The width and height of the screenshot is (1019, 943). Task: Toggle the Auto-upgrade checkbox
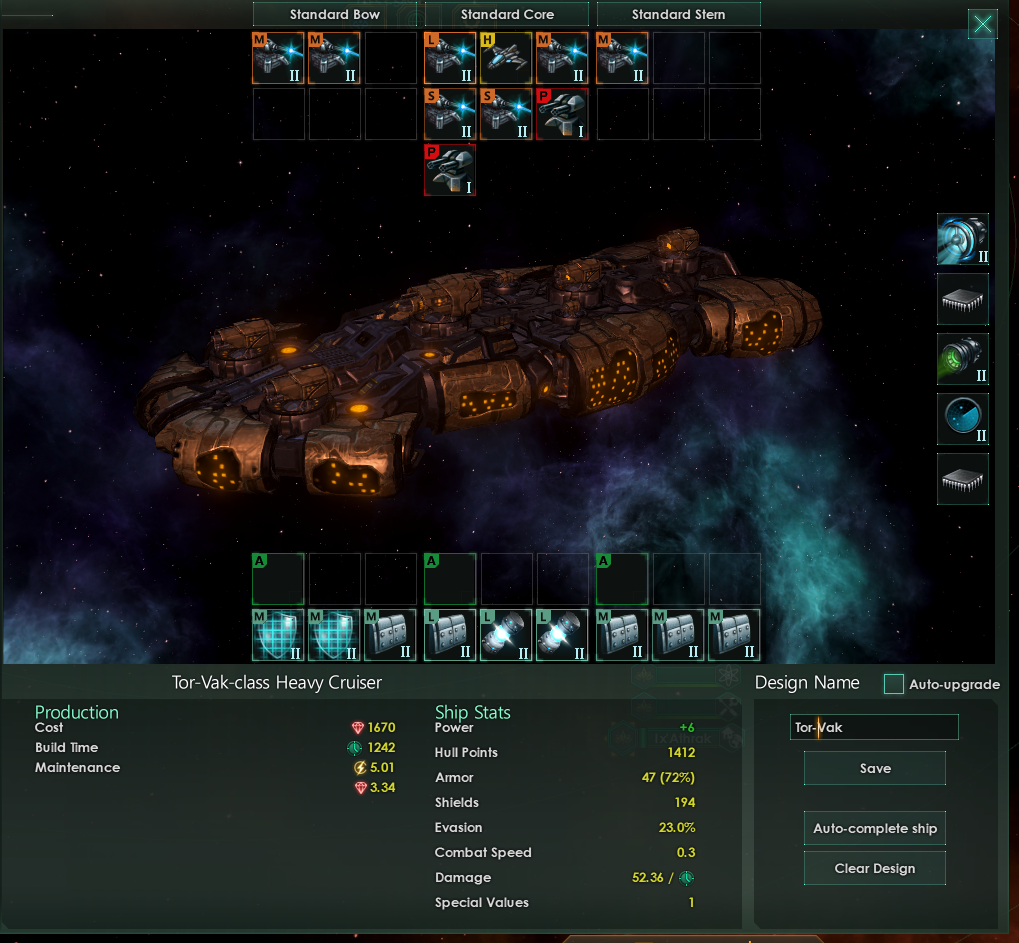tap(894, 684)
